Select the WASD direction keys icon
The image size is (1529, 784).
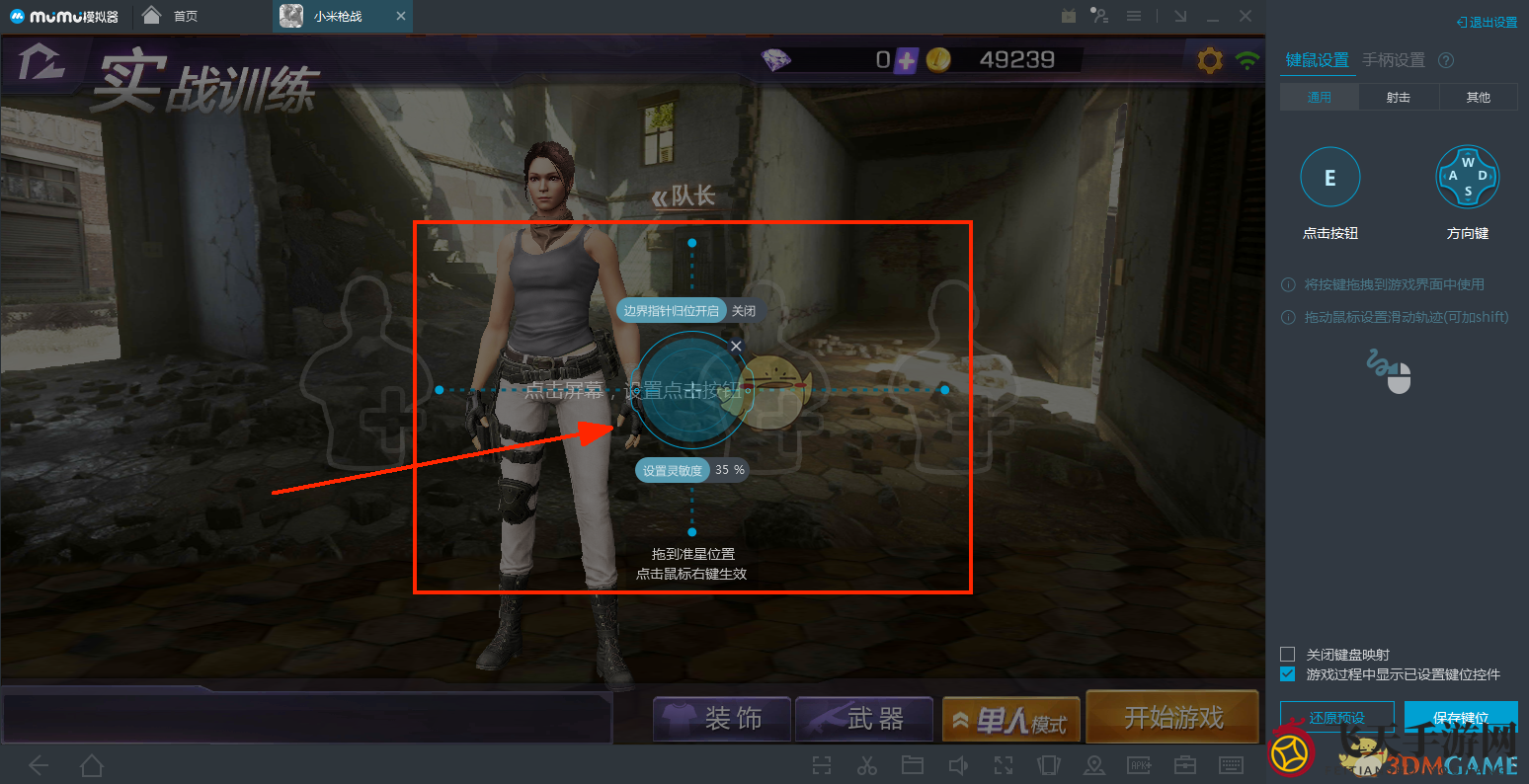pyautogui.click(x=1467, y=176)
